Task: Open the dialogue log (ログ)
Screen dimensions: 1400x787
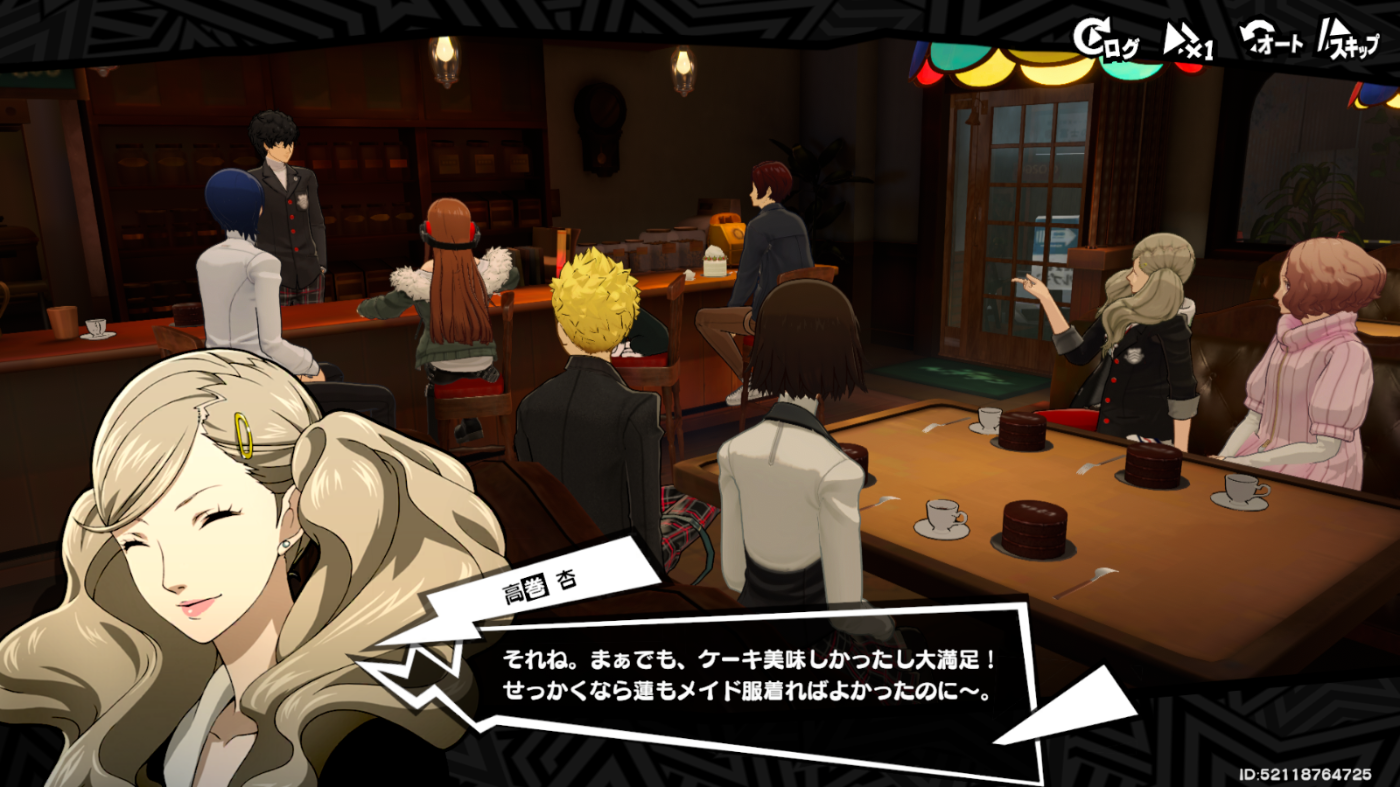Action: (x=1105, y=40)
